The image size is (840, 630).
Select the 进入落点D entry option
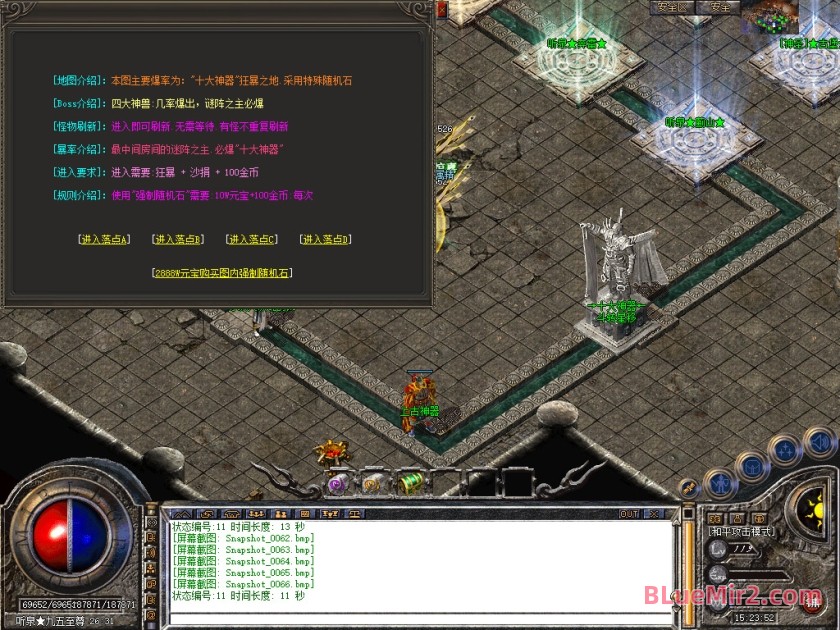[x=325, y=239]
